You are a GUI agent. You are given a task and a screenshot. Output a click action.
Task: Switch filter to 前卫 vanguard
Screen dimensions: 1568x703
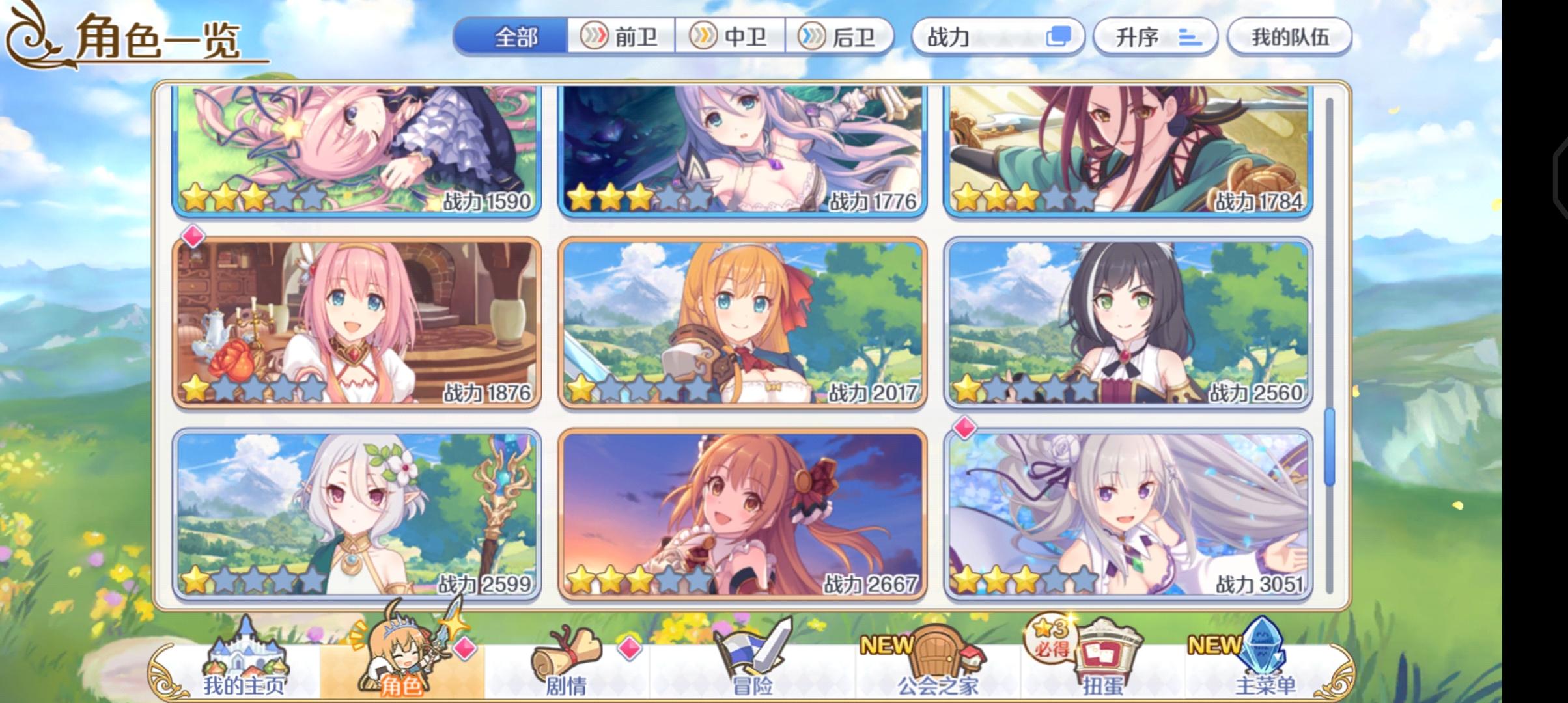pyautogui.click(x=619, y=37)
